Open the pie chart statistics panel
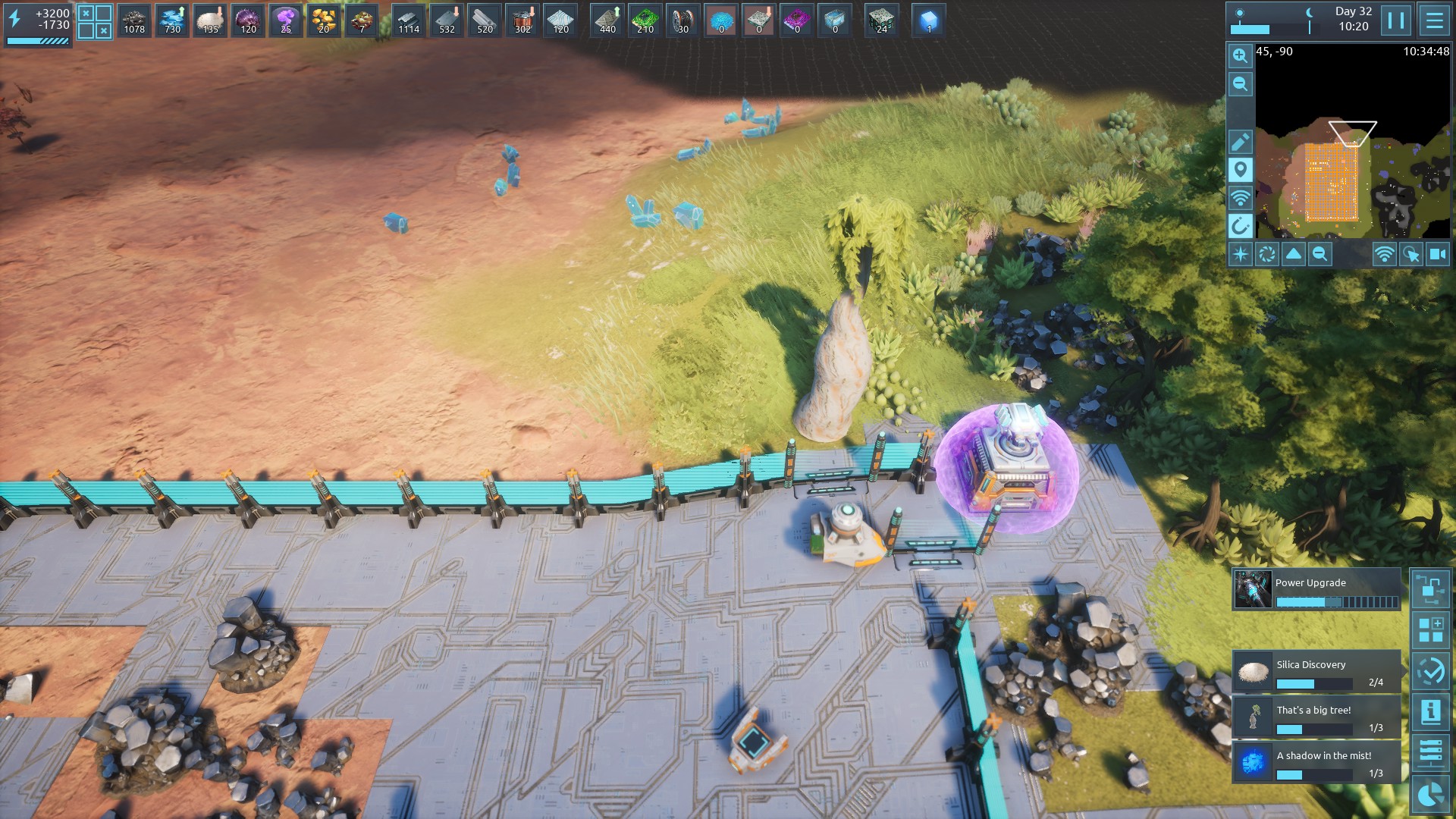The height and width of the screenshot is (819, 1456). (1430, 794)
